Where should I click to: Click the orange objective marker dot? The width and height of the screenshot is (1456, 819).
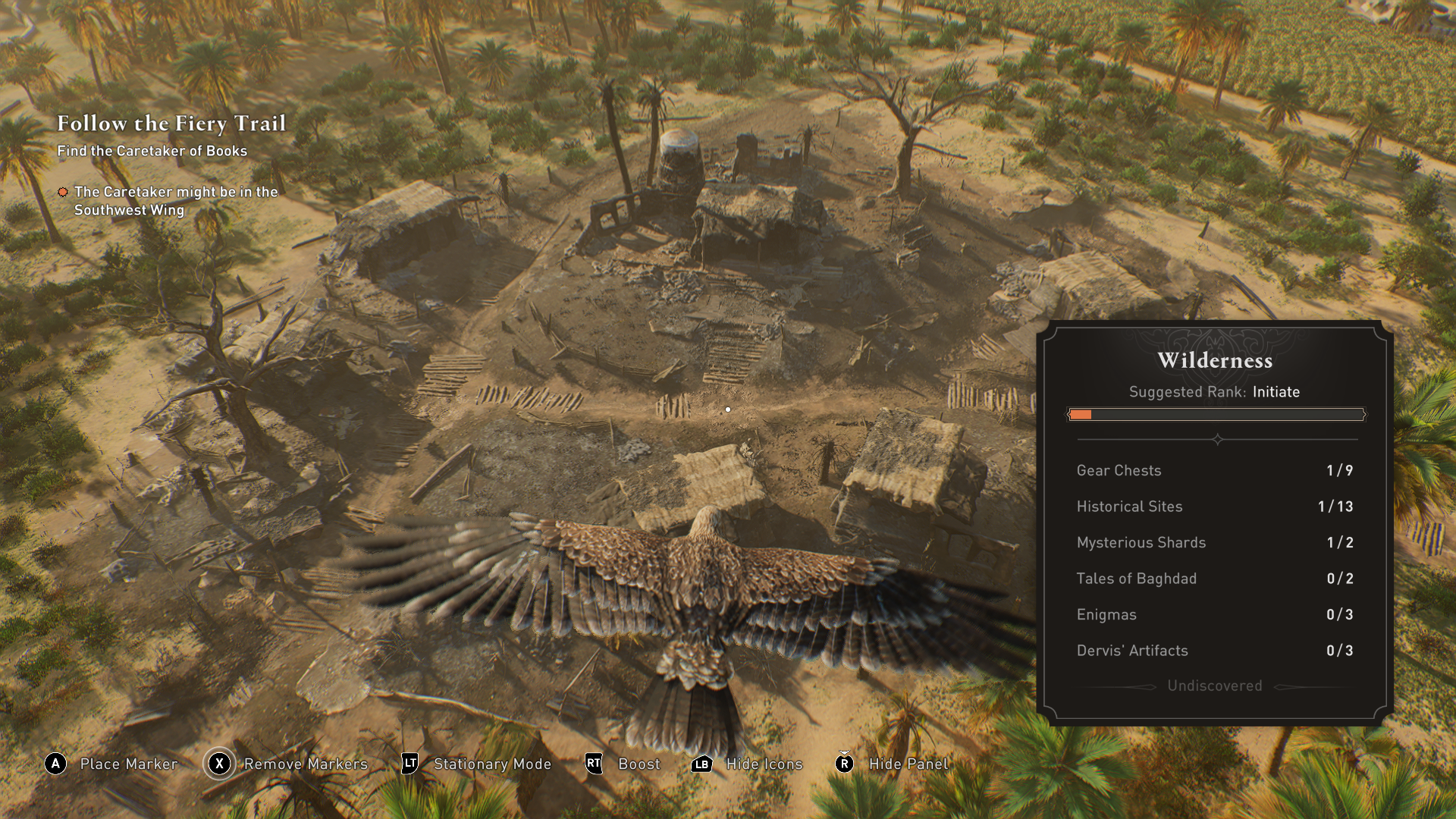[63, 193]
